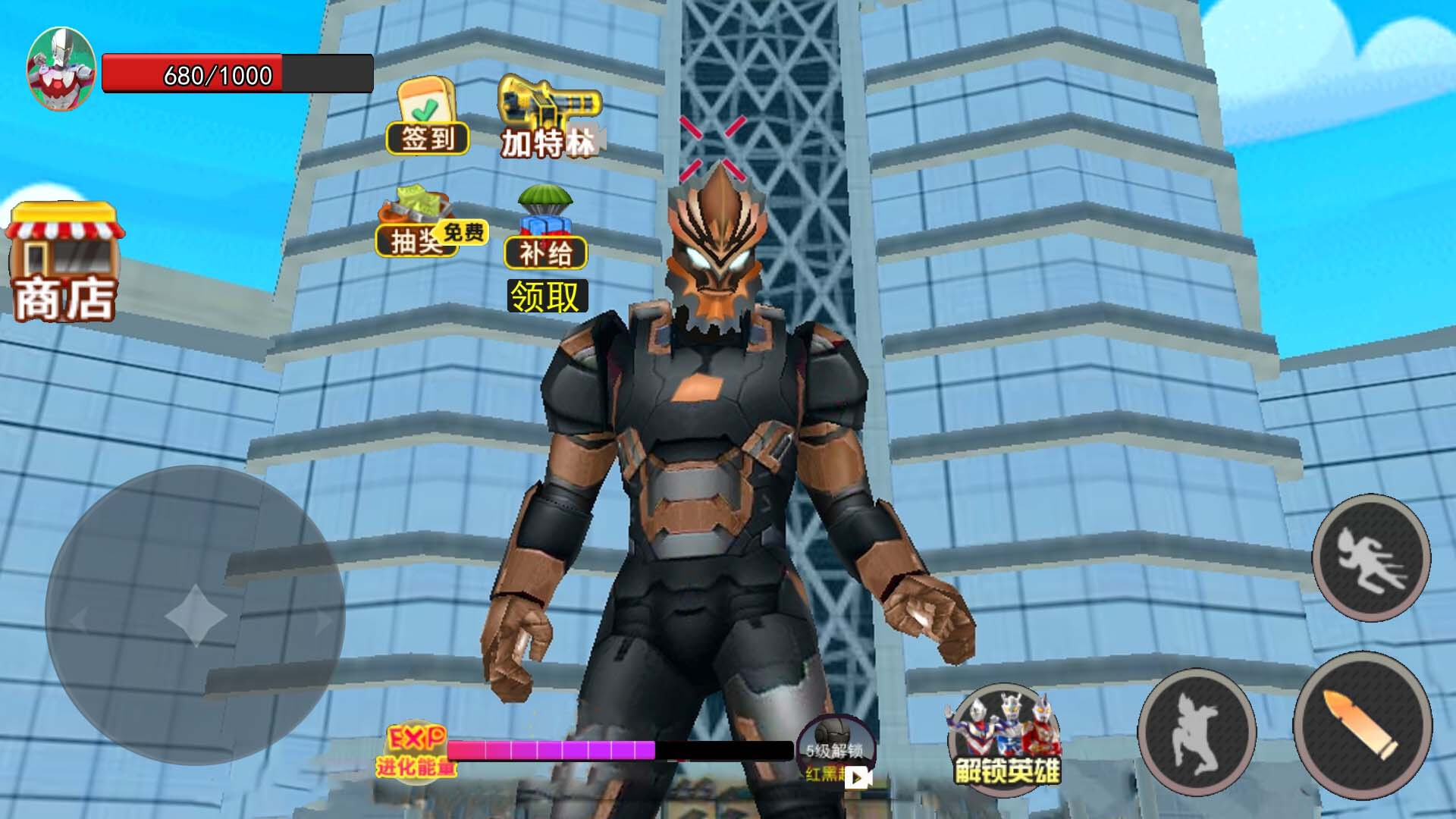Open the 解锁英雄 unlock heroes menu

[1004, 738]
